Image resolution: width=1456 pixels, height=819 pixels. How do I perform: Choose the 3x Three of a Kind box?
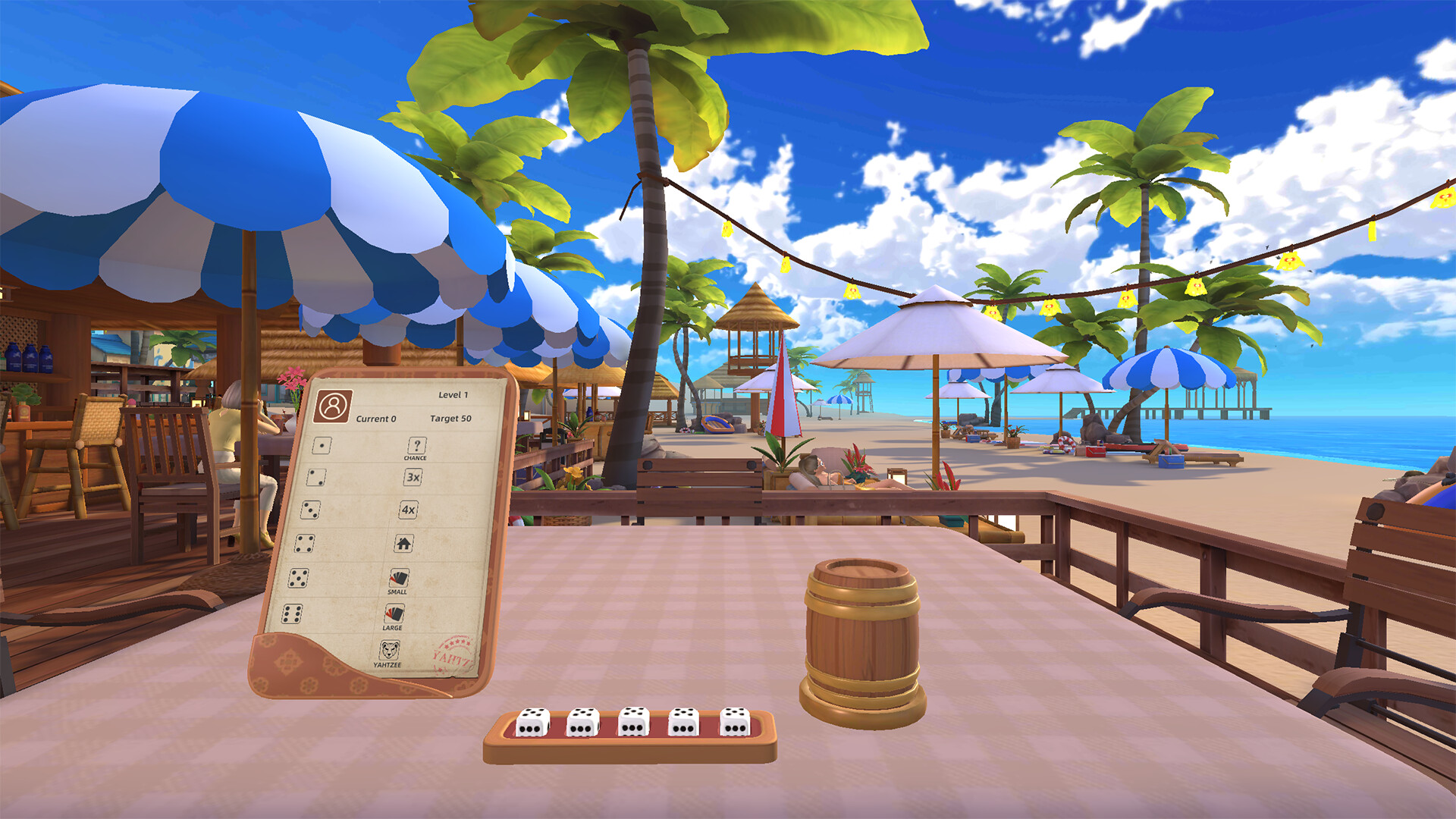[x=413, y=479]
